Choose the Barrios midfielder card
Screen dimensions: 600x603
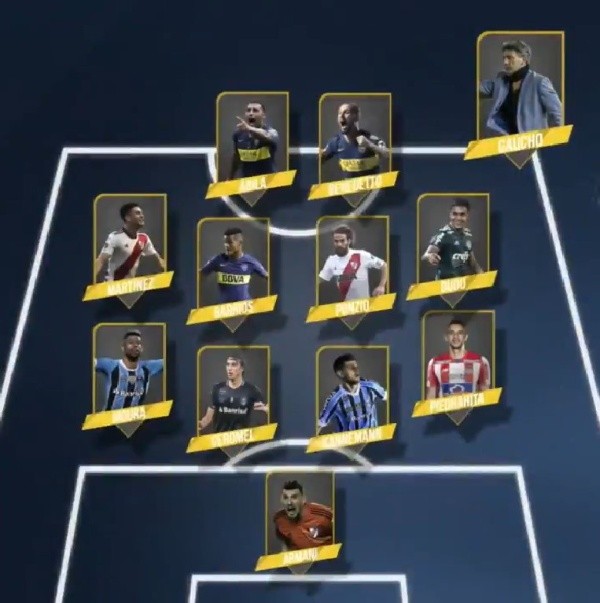tap(233, 268)
